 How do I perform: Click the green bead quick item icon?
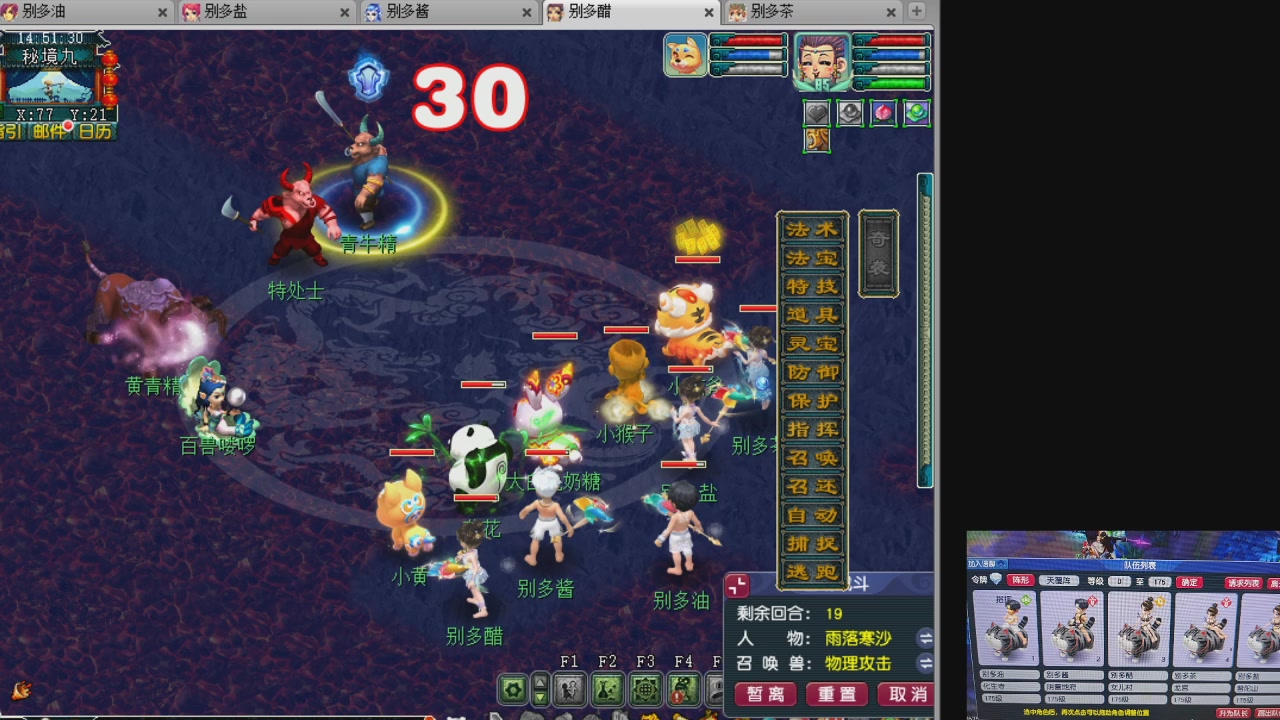click(x=917, y=112)
